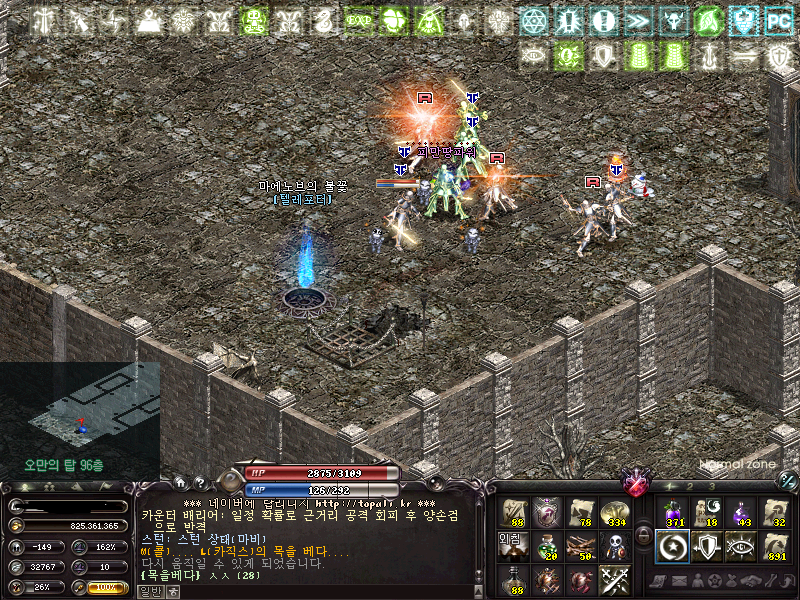Image resolution: width=800 pixels, height=600 pixels.
Task: Select the skull doll item slot
Action: tap(615, 546)
